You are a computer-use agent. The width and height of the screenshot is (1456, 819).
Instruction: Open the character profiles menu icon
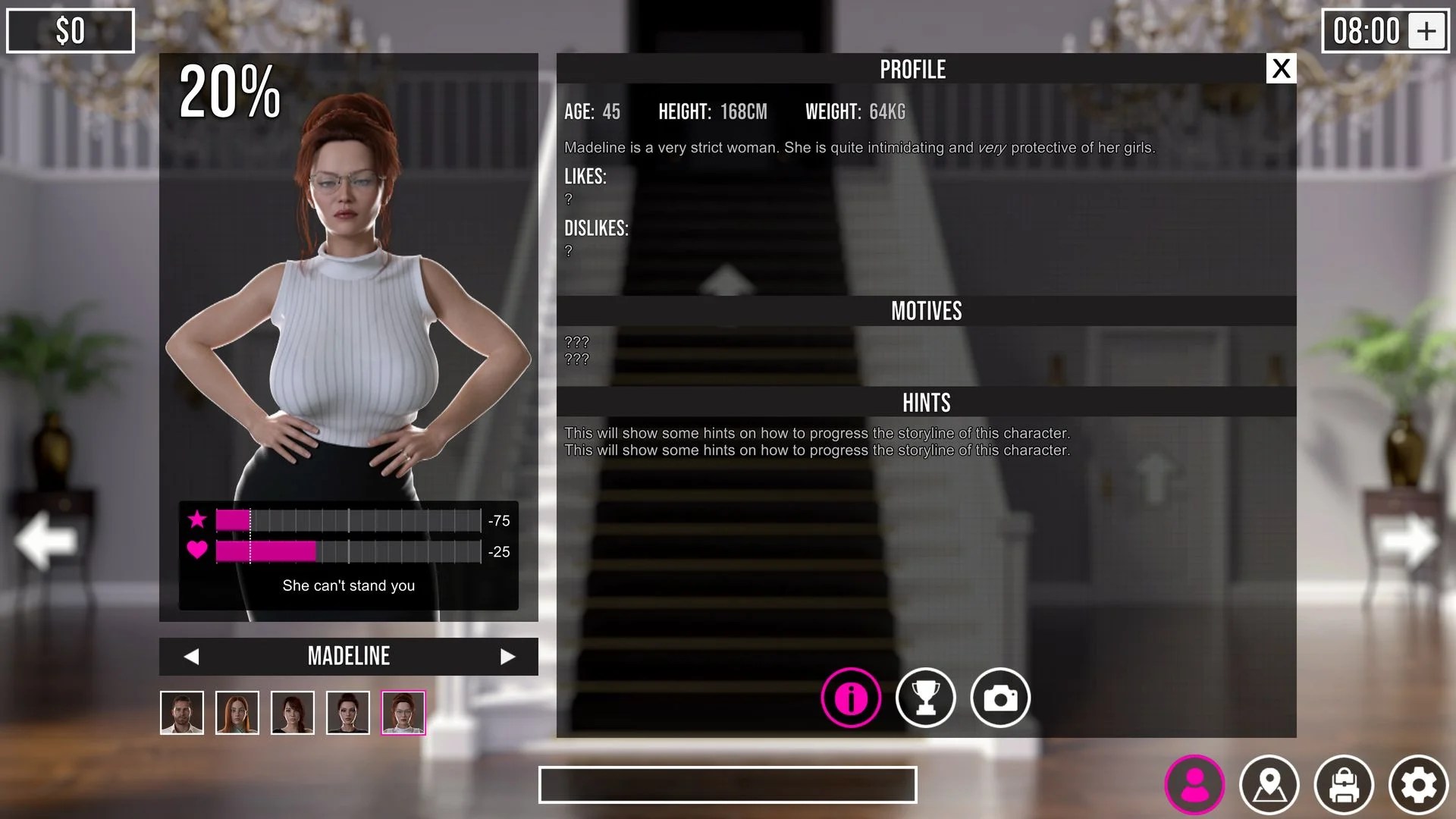click(1194, 785)
